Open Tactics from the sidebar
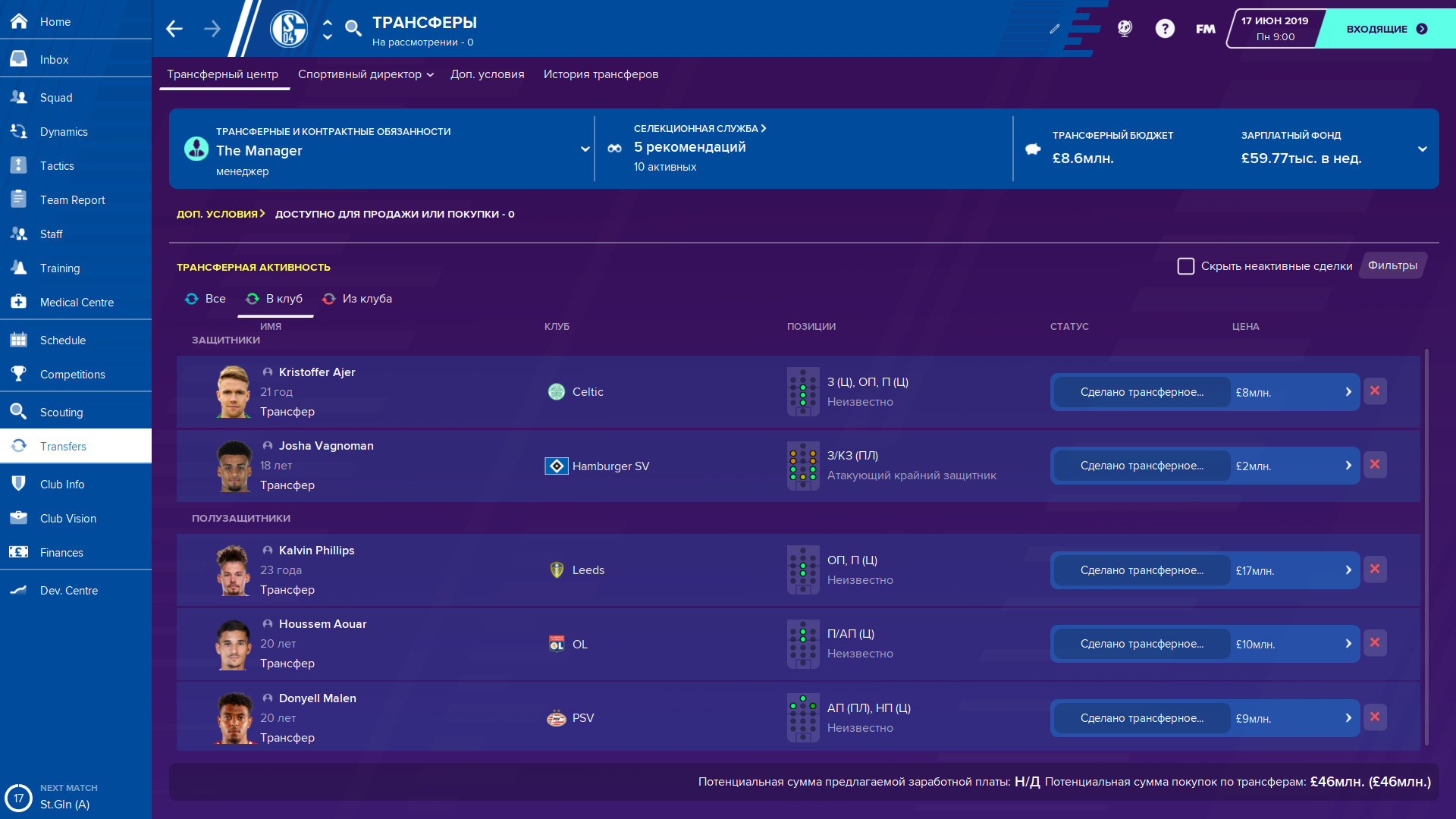The height and width of the screenshot is (819, 1456). tap(57, 165)
